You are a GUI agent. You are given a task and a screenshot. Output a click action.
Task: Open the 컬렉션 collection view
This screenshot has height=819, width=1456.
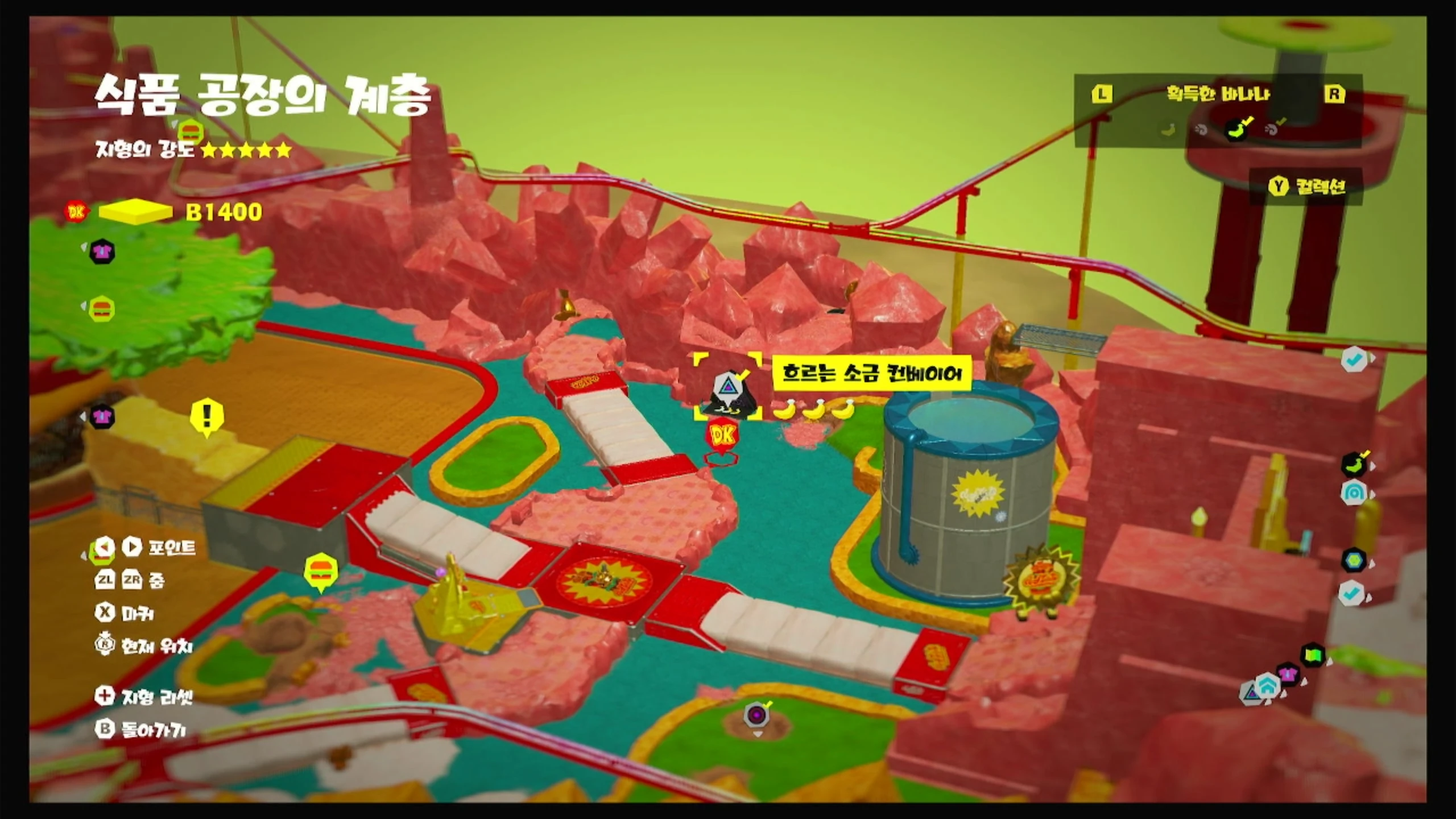point(1308,187)
